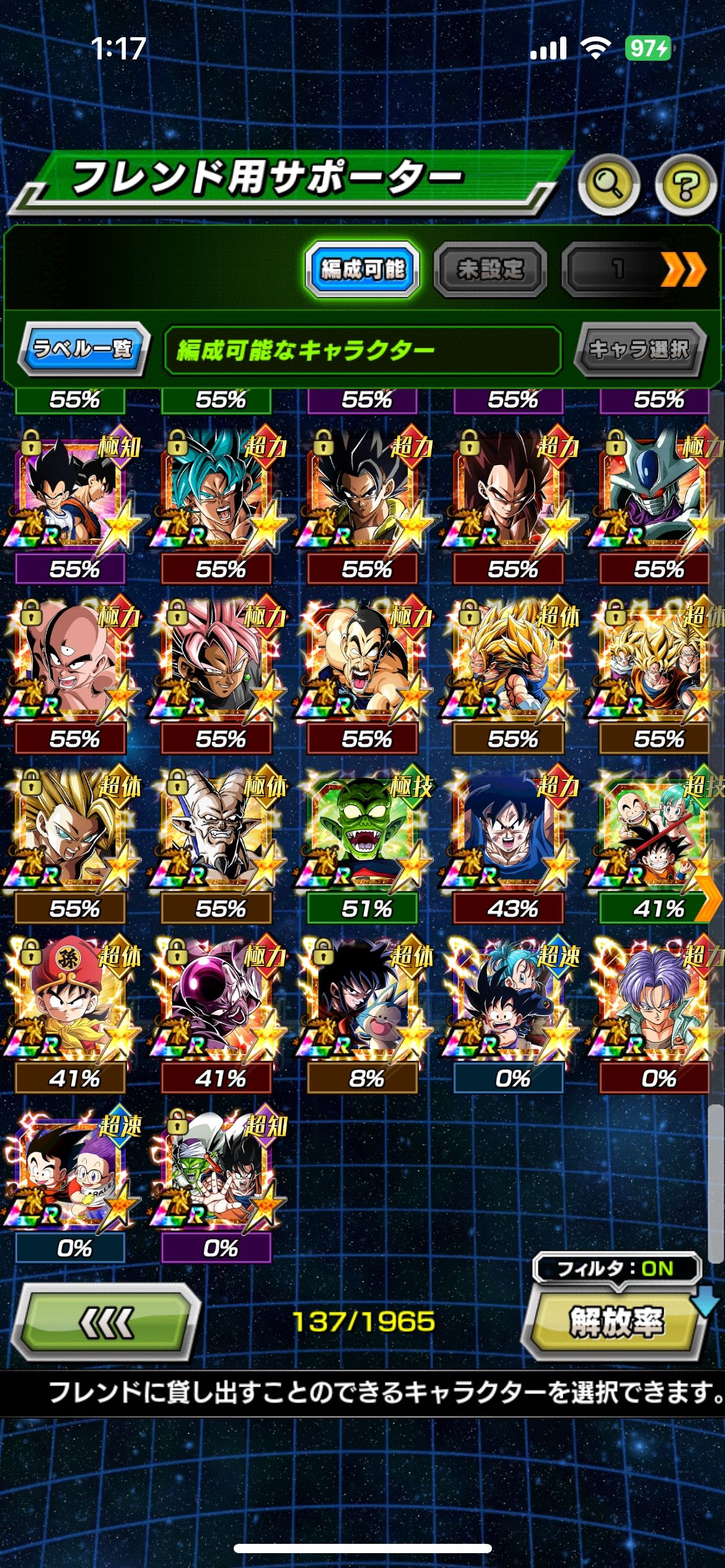Select the 編成可能 tab
The width and height of the screenshot is (725, 1568).
362,269
